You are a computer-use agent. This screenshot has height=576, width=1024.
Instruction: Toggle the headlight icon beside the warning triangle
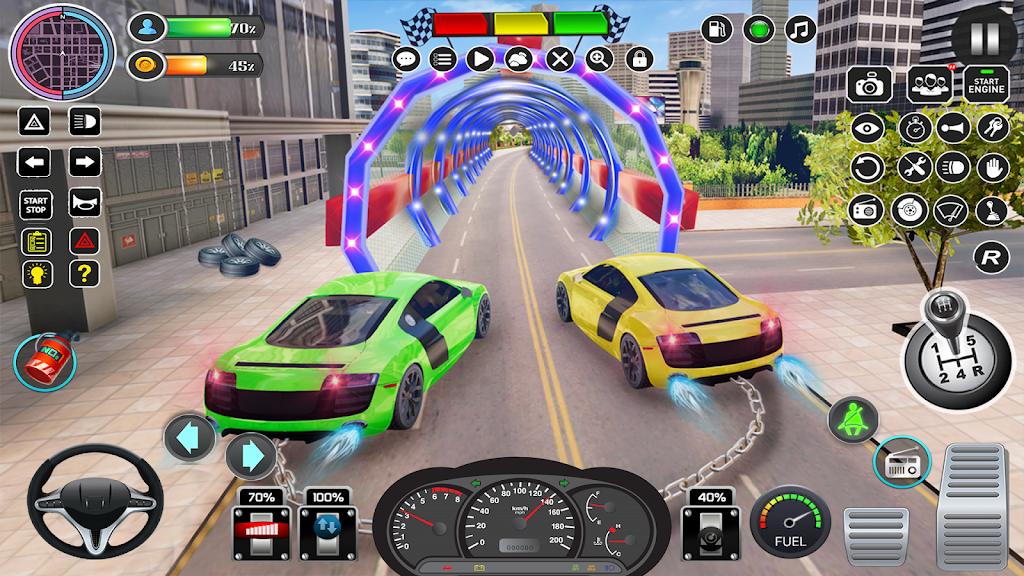pyautogui.click(x=85, y=123)
